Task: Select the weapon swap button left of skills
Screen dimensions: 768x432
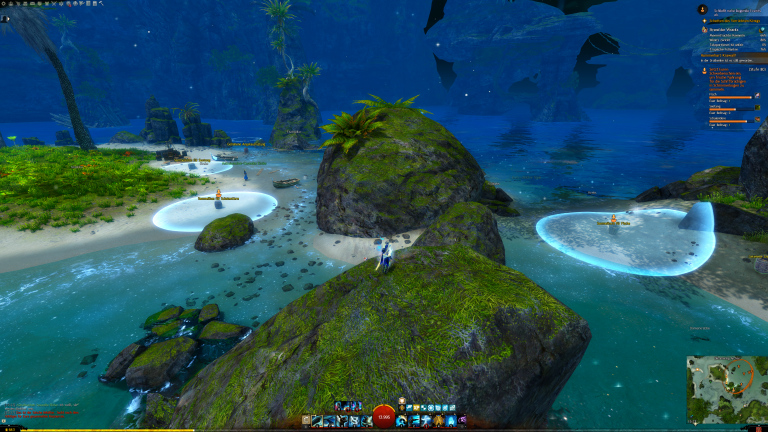Action: tap(305, 421)
